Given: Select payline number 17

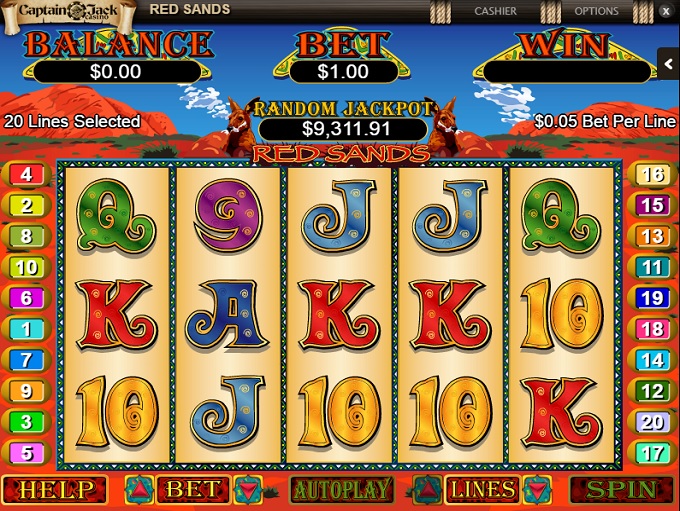Looking at the screenshot, I should tap(652, 453).
